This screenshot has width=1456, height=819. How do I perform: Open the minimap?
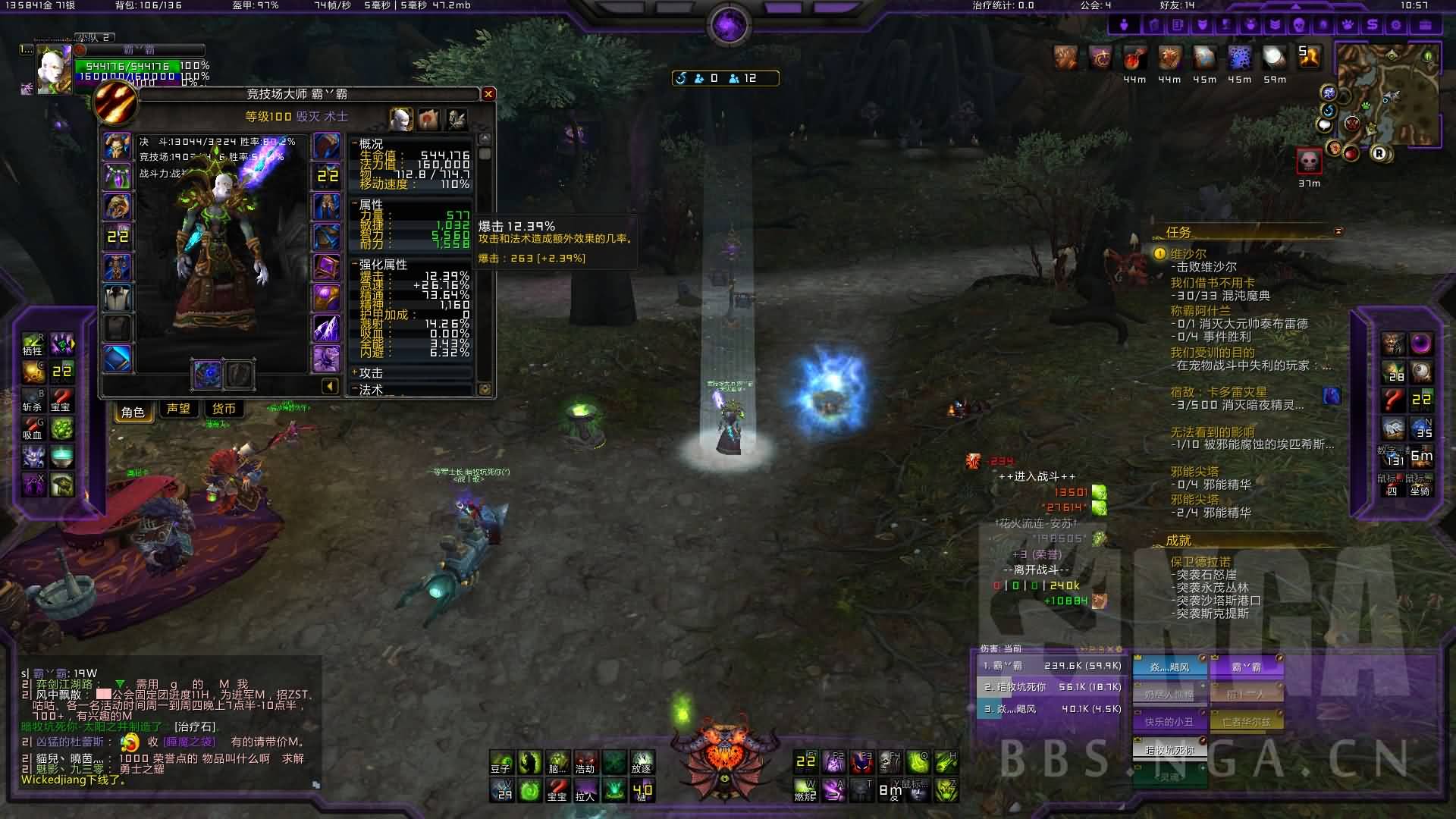coord(1388,95)
